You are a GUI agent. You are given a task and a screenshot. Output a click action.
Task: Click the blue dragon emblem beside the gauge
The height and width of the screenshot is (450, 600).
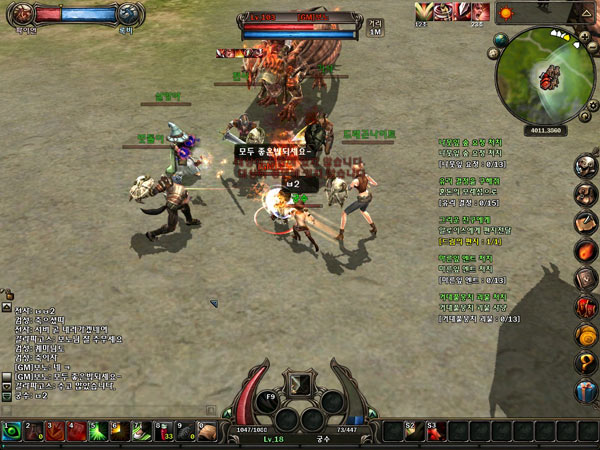click(x=127, y=14)
